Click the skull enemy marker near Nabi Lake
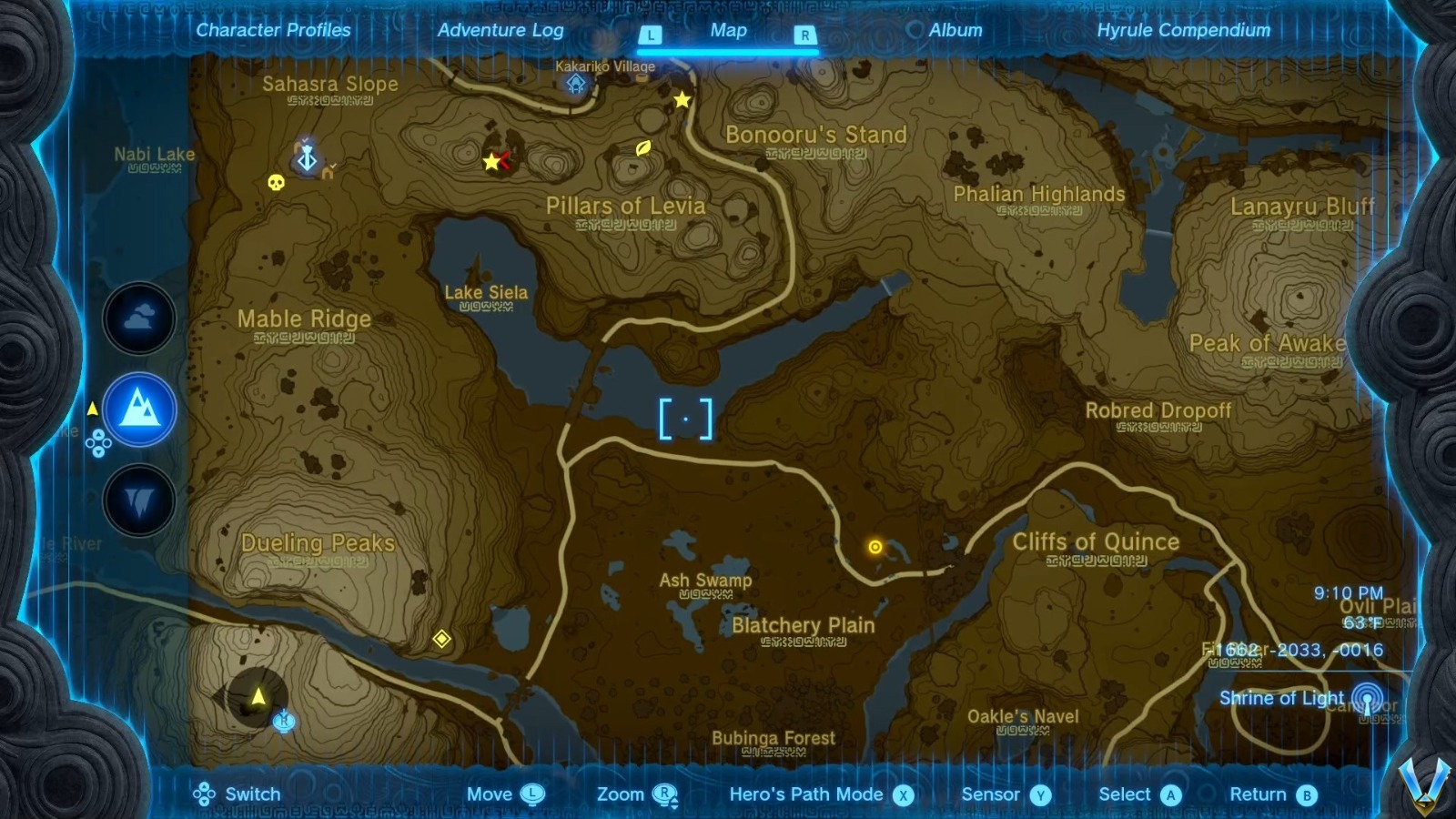 pos(276,182)
